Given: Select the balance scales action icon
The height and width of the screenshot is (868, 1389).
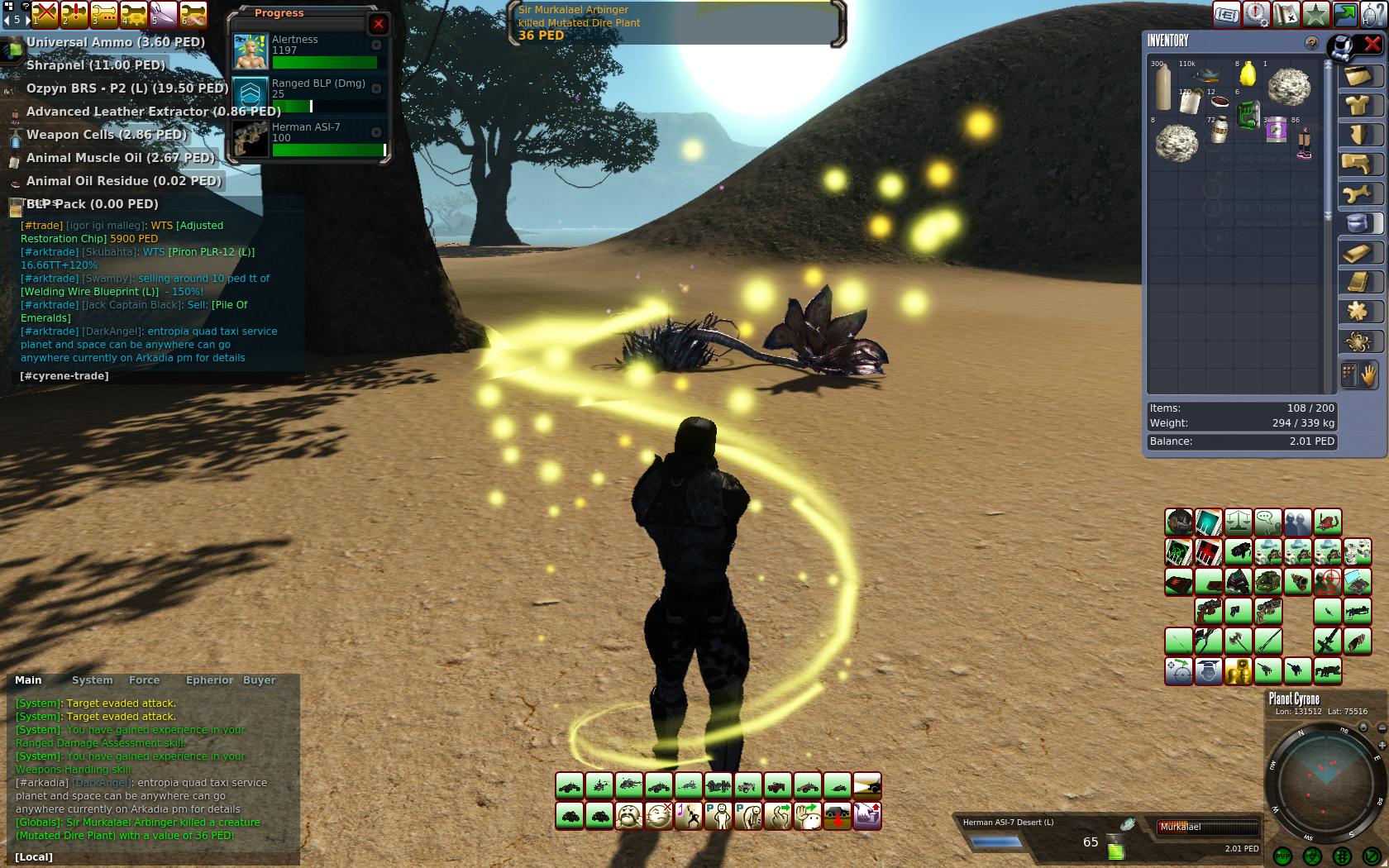Looking at the screenshot, I should (1238, 522).
